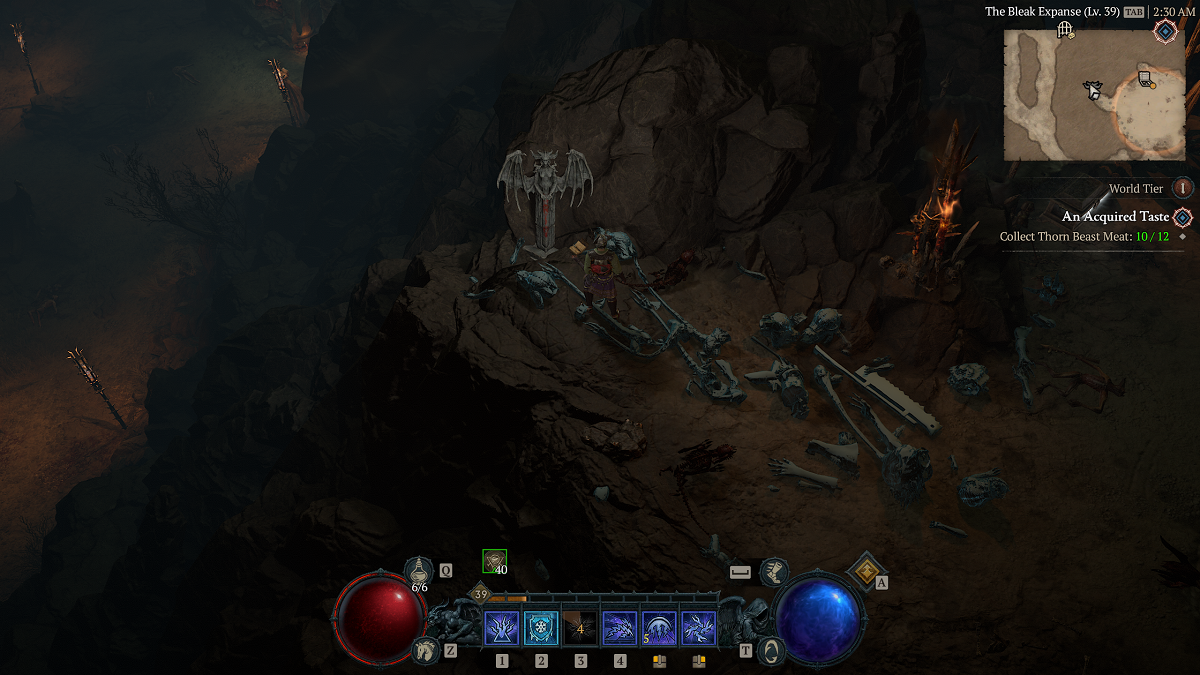Trigger the fifth skill showing number 5
Image resolution: width=1200 pixels, height=675 pixels.
click(659, 629)
